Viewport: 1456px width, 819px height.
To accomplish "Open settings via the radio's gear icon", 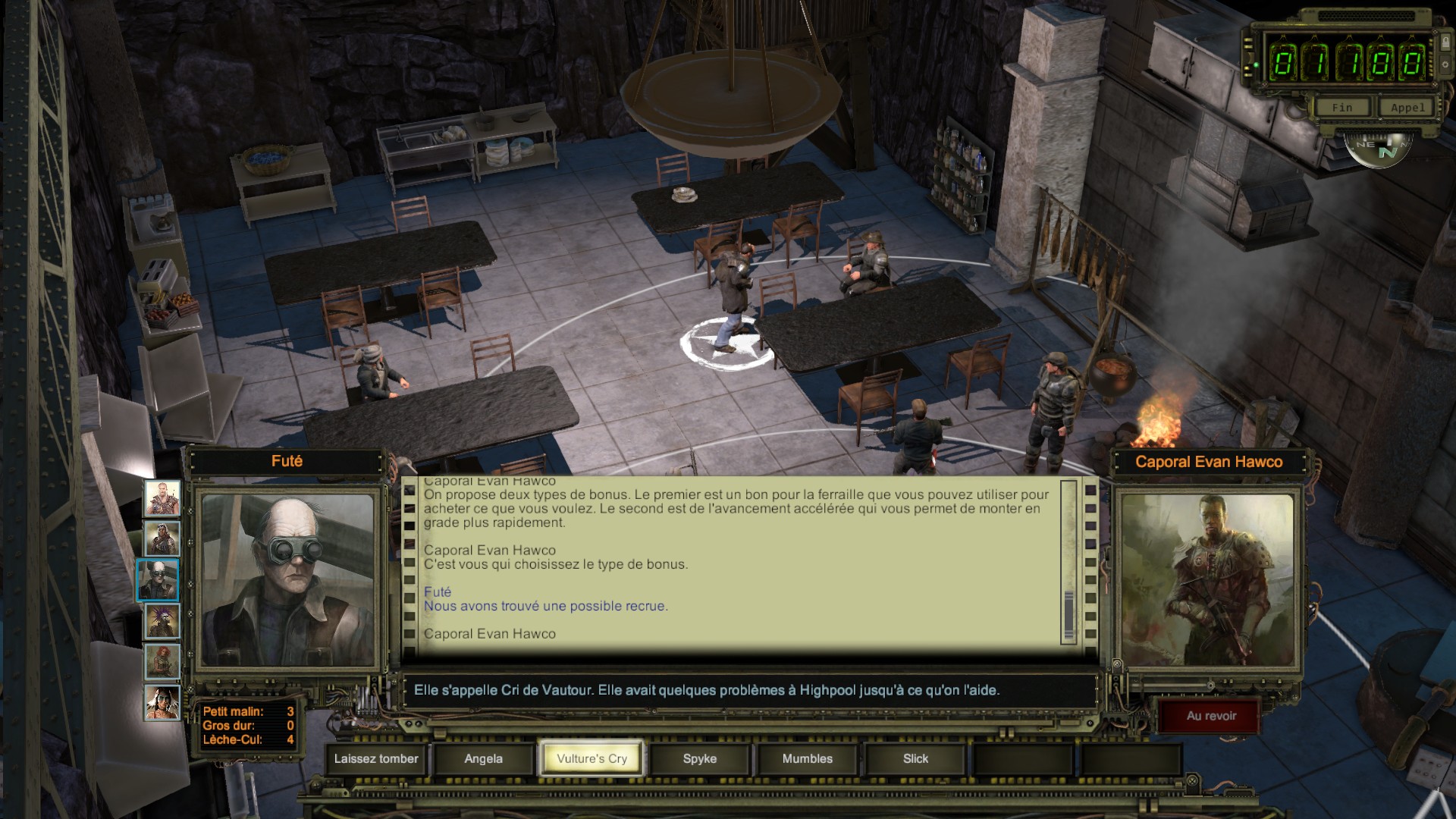I will [1445, 64].
